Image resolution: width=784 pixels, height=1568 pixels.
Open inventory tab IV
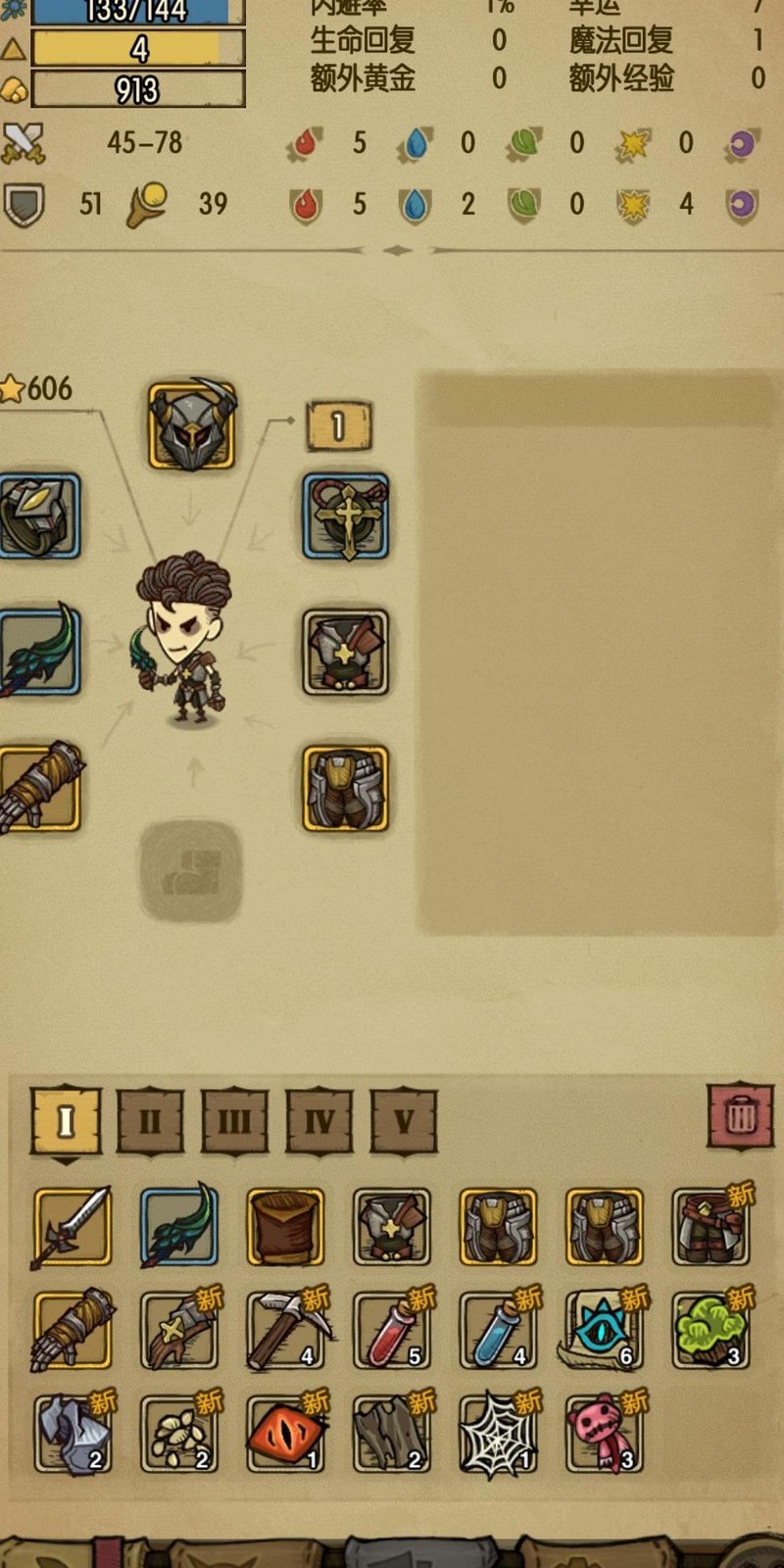(319, 1120)
